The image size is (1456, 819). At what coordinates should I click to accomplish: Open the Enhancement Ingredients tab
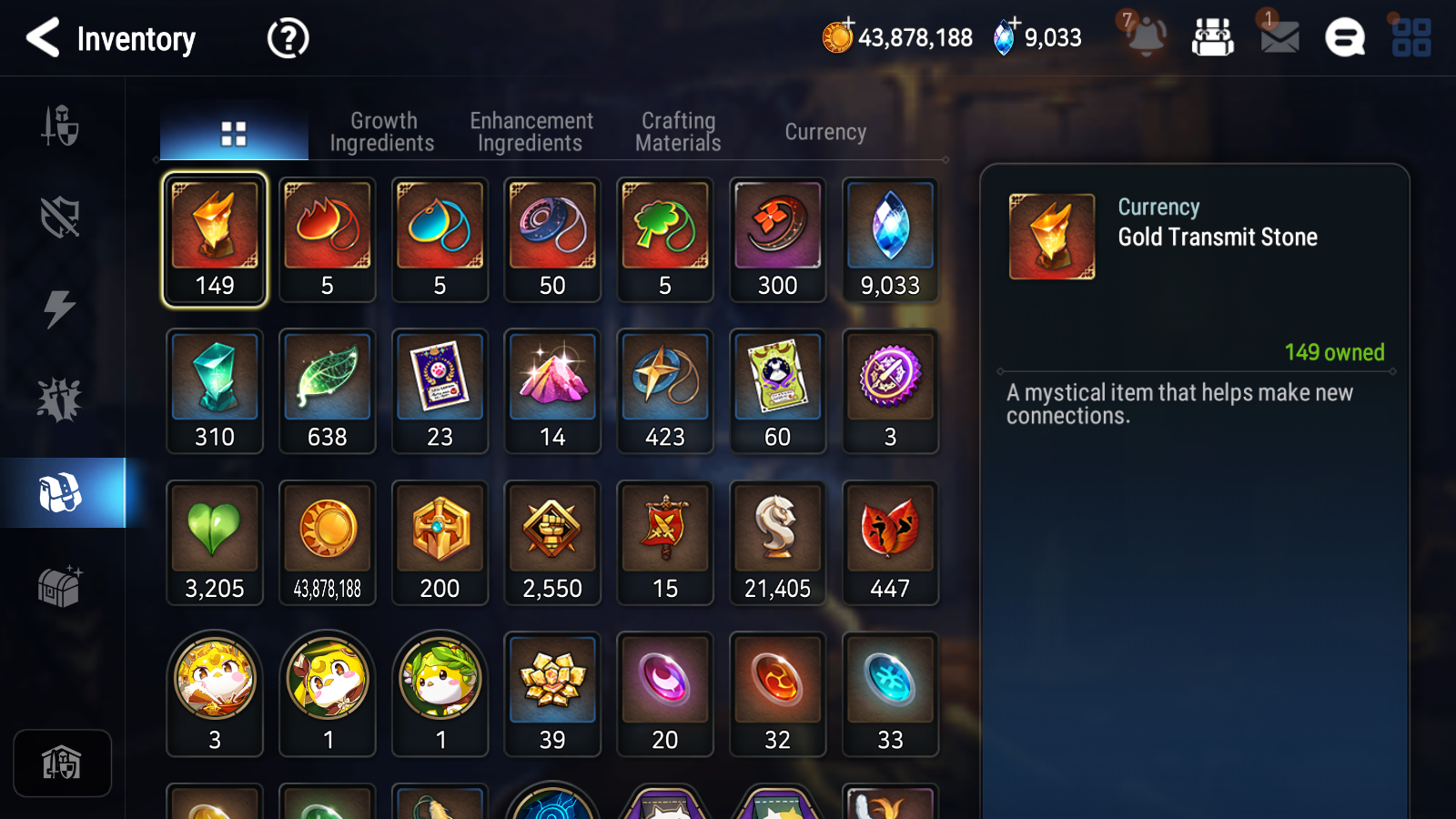[531, 131]
